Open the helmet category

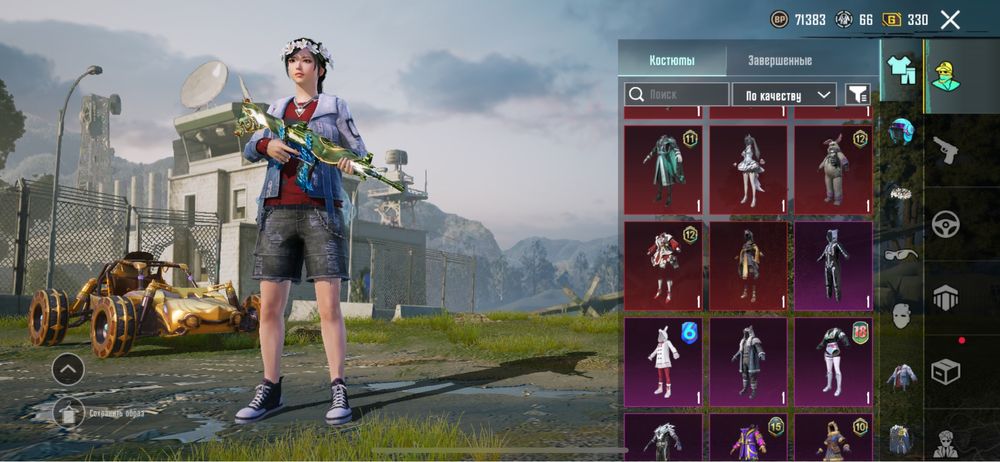point(902,131)
